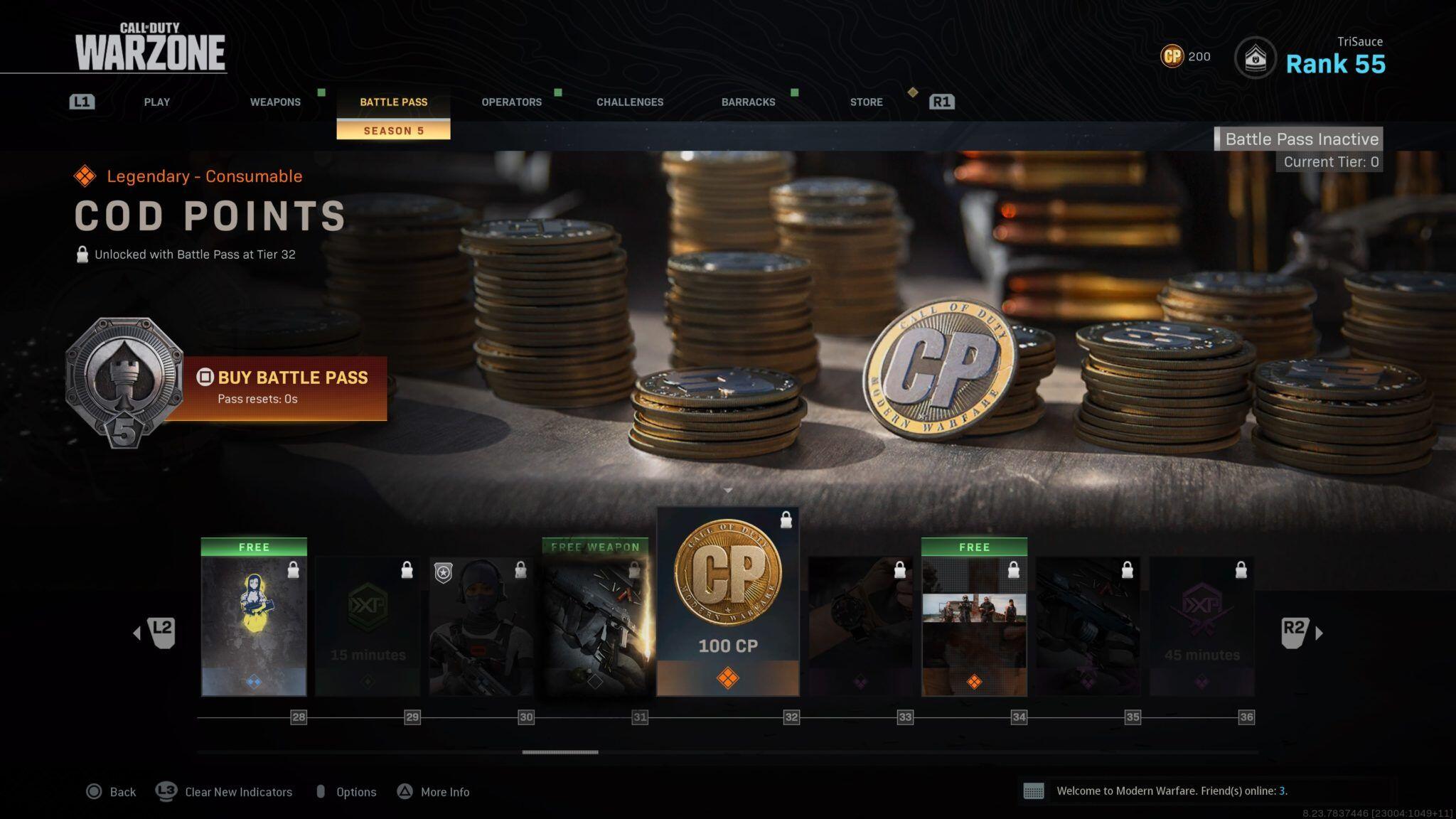Viewport: 1456px width, 819px height.
Task: Switch to the Barracks tab
Action: click(x=748, y=102)
